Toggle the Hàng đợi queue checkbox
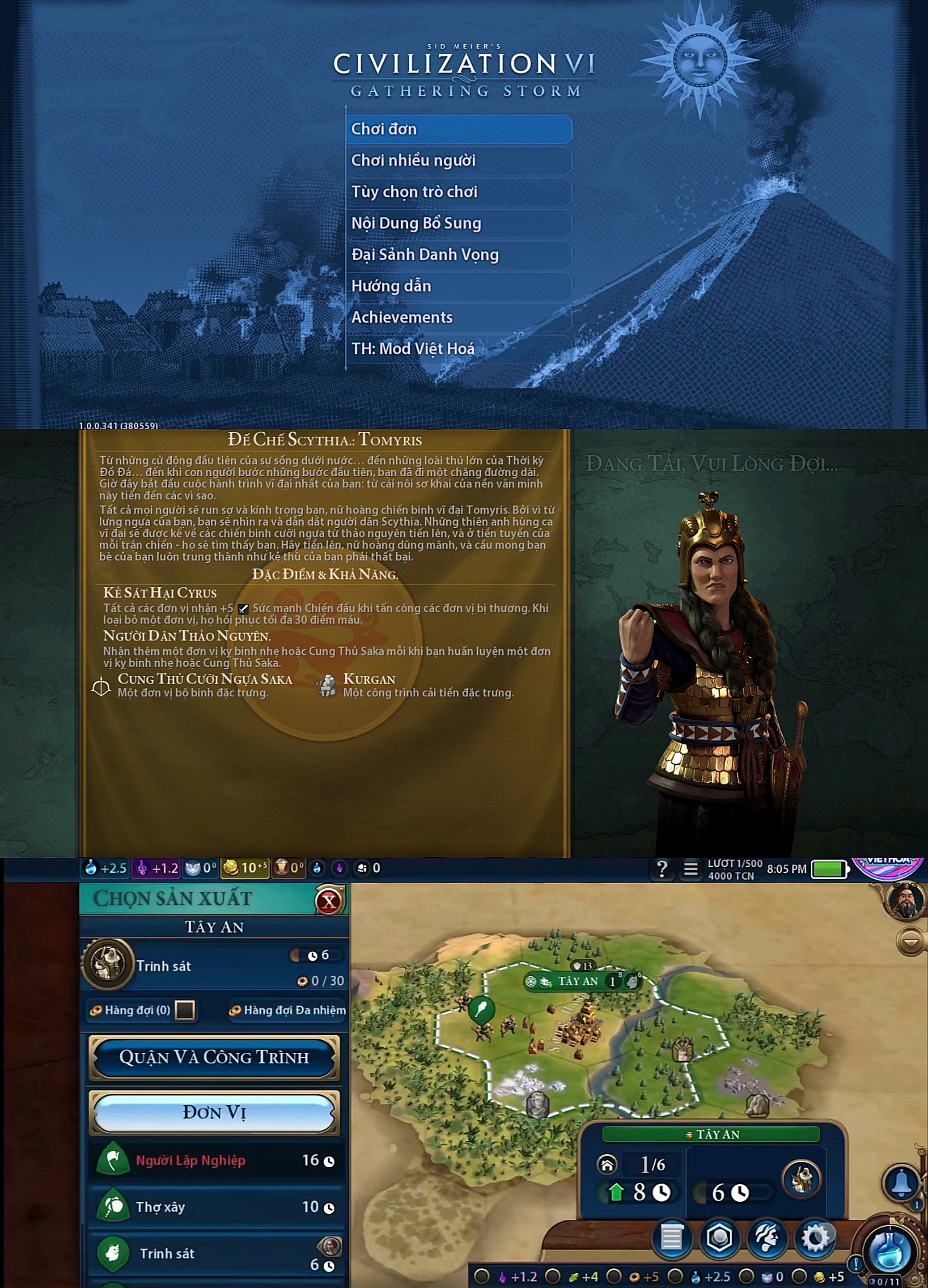Screen dimensions: 928x1288 (185, 1010)
